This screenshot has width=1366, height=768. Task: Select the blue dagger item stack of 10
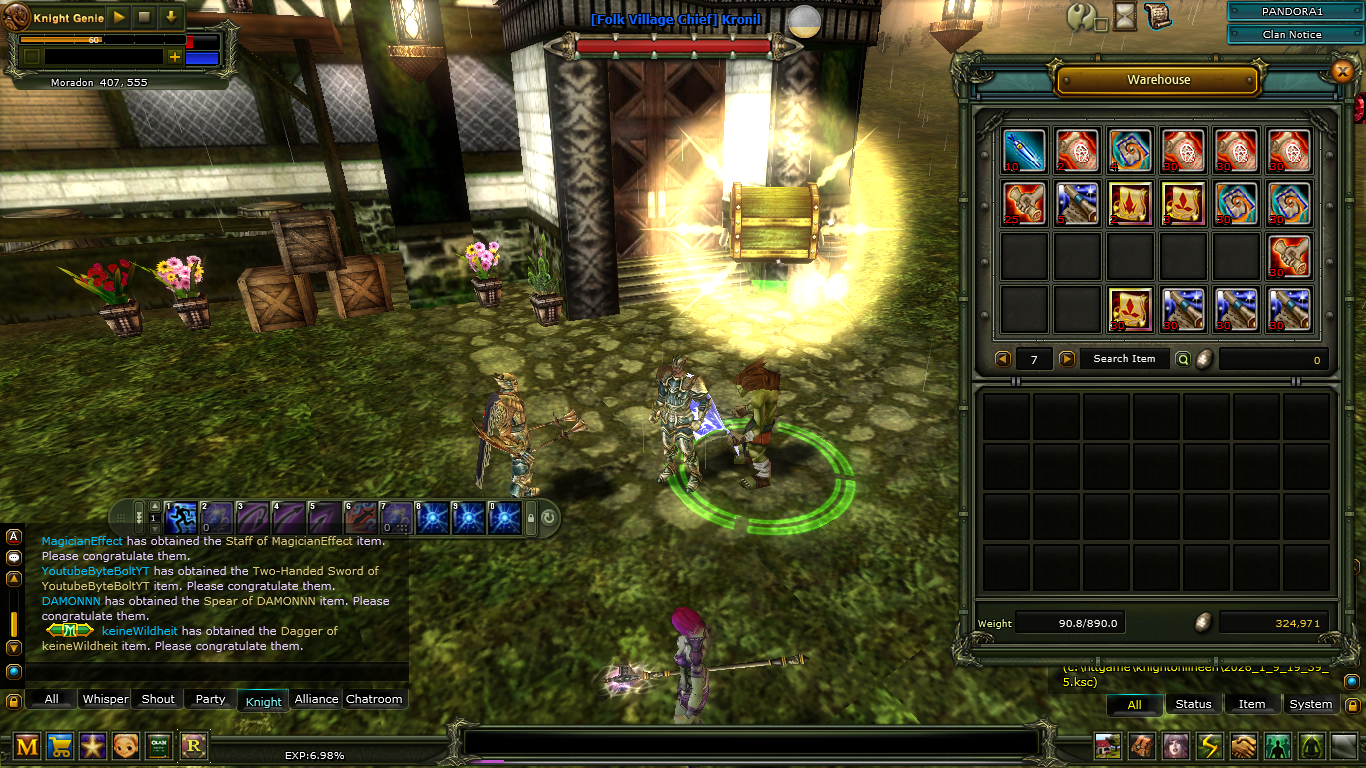[x=1024, y=150]
